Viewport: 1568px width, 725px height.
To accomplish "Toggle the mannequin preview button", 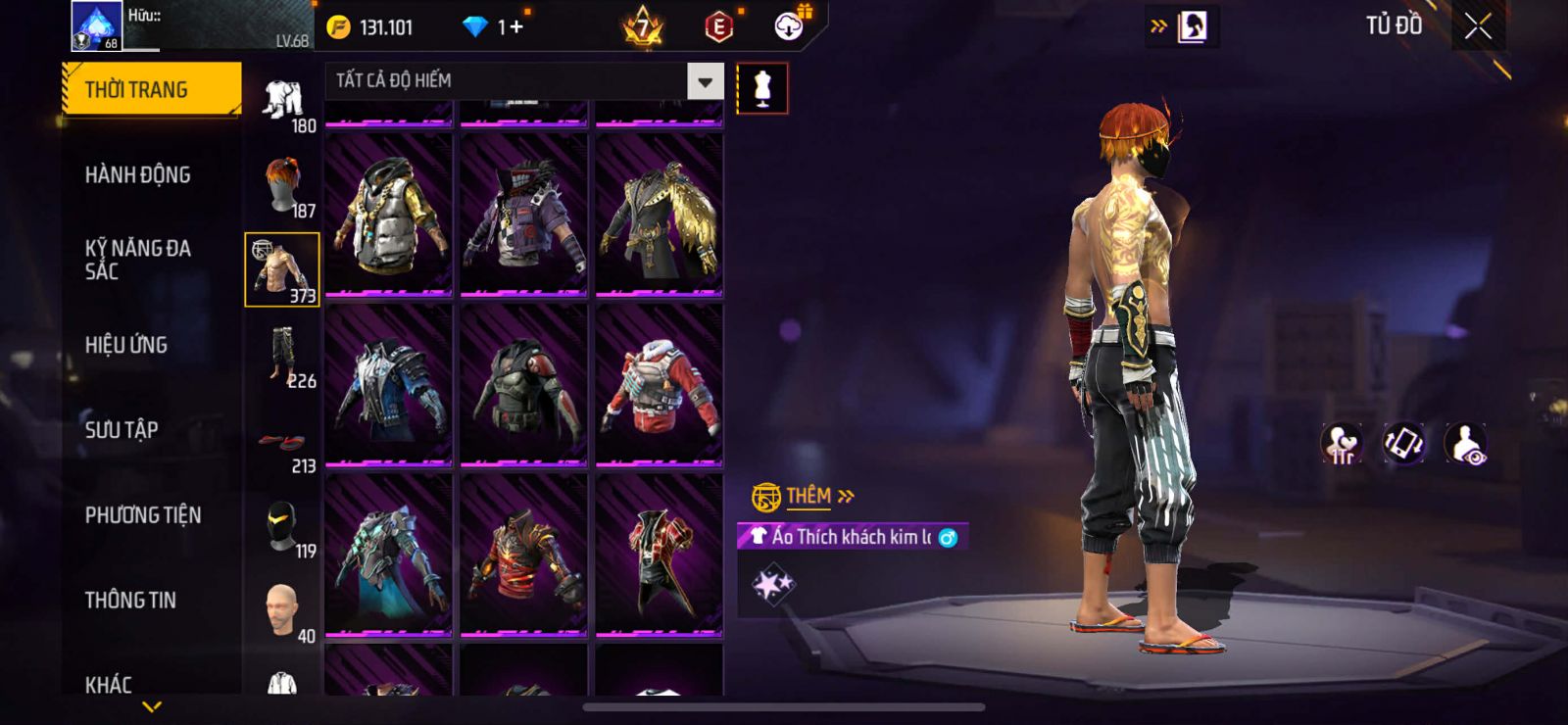I will 761,89.
